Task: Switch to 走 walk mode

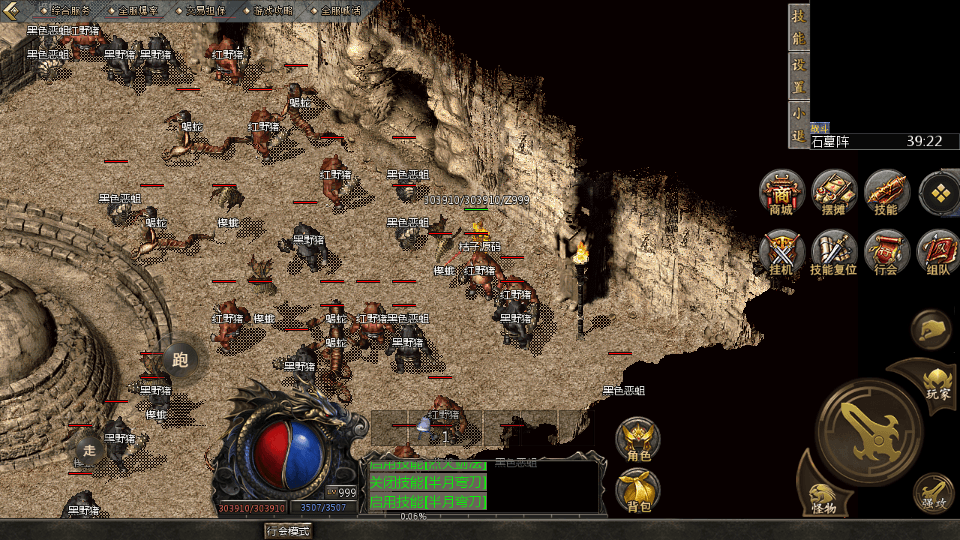Action: [90, 449]
